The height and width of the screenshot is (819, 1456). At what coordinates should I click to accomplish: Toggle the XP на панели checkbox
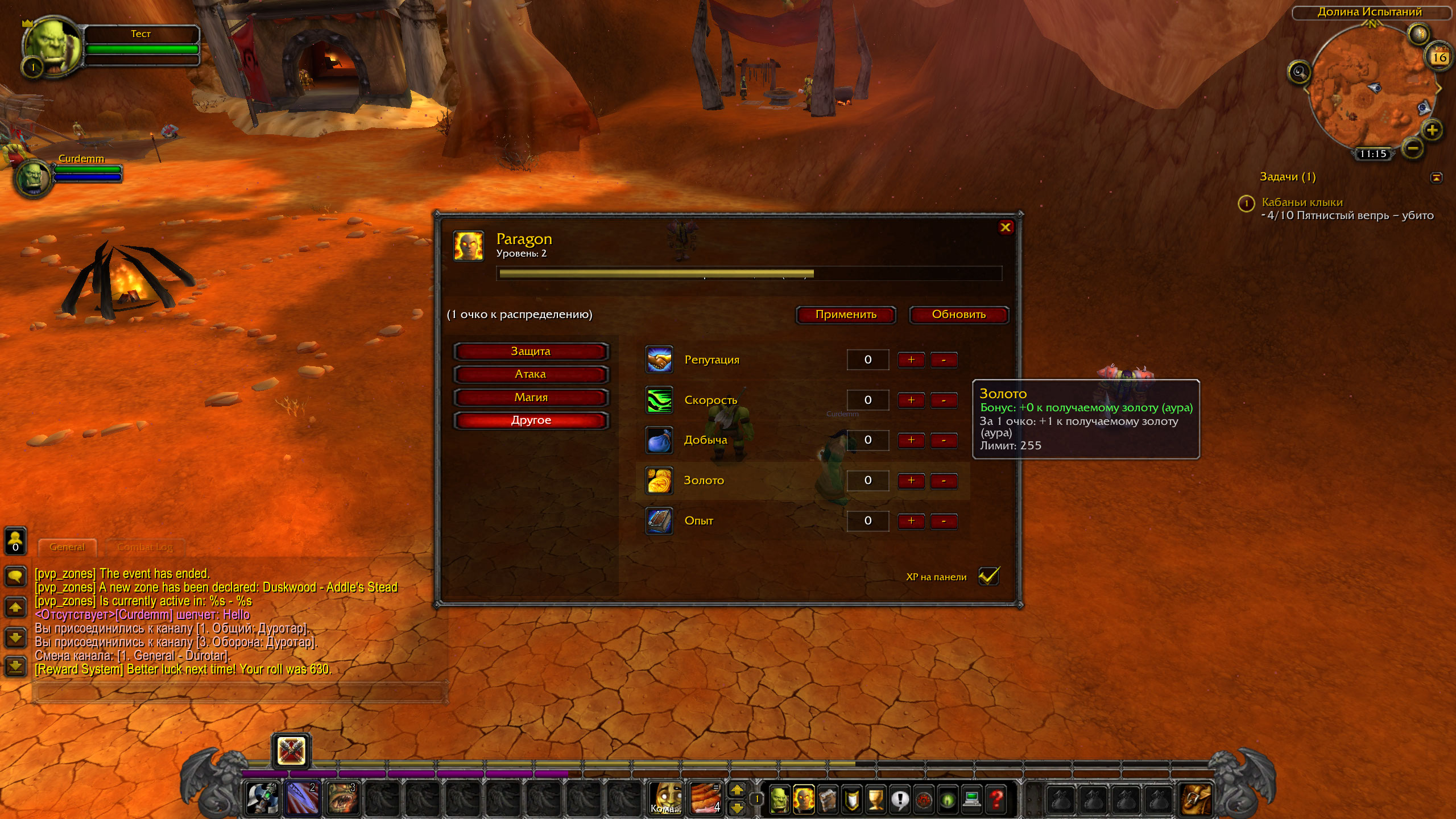[x=988, y=576]
